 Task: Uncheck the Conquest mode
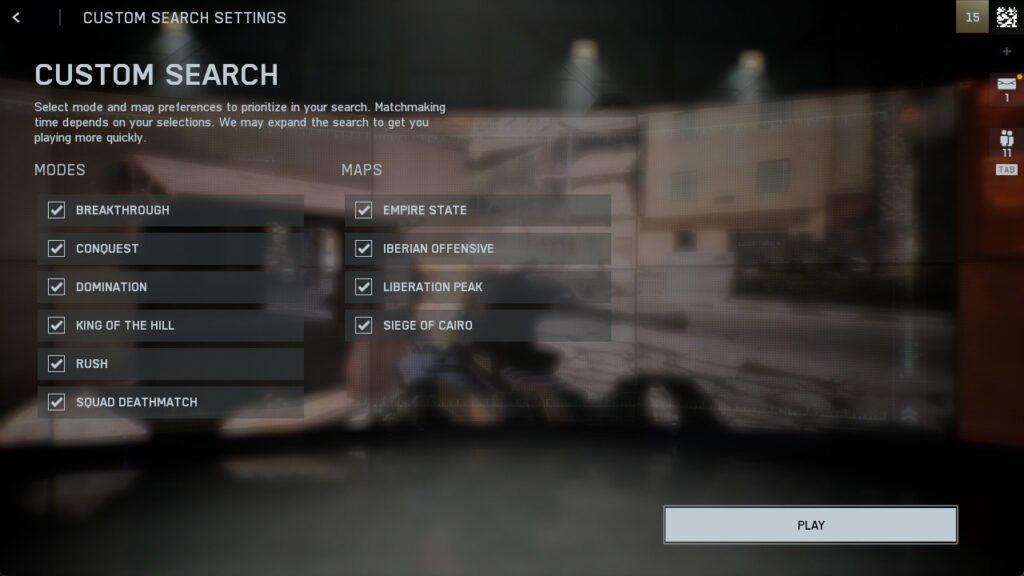coord(57,248)
